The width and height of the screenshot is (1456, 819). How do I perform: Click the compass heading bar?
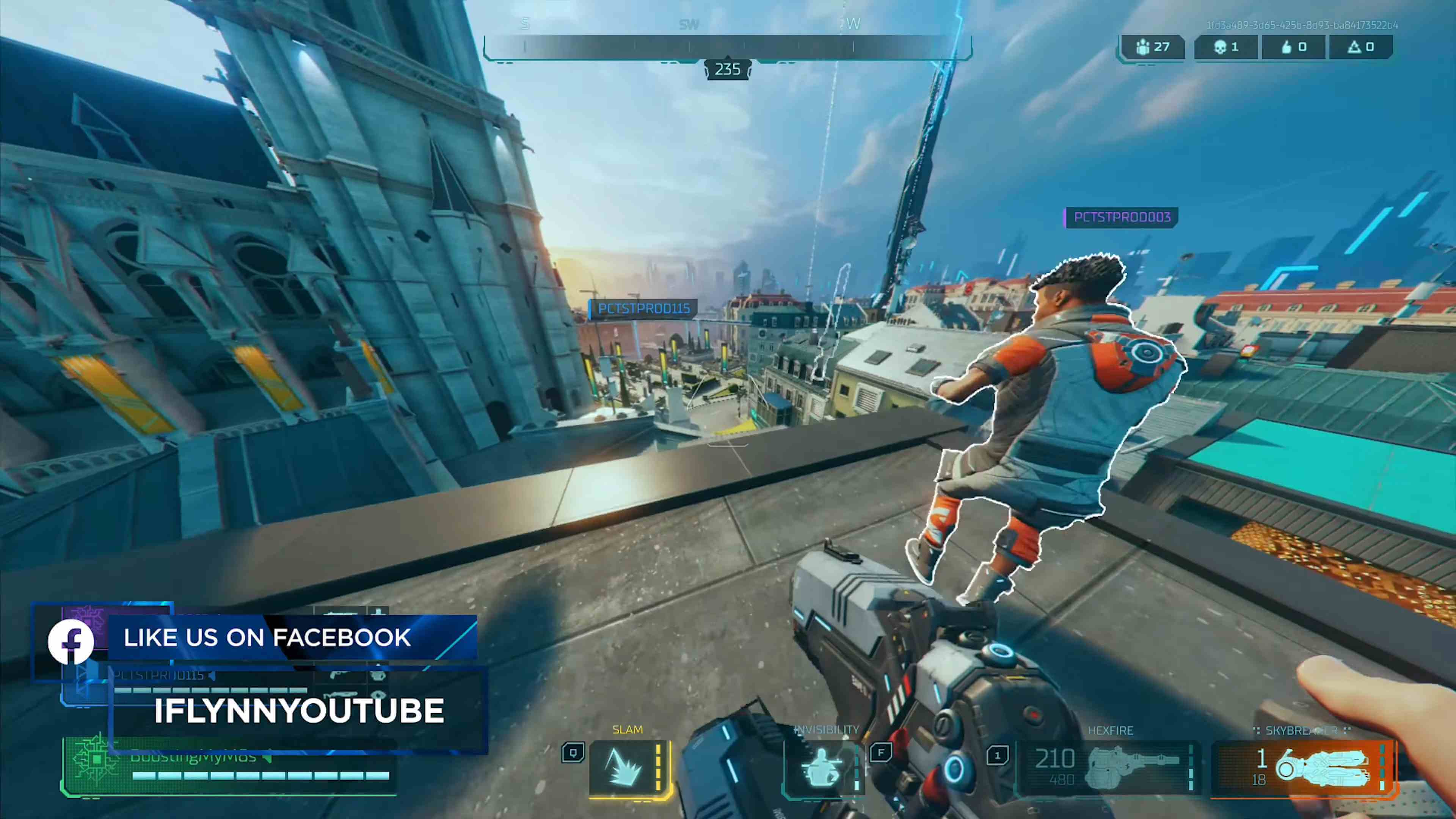click(x=728, y=47)
